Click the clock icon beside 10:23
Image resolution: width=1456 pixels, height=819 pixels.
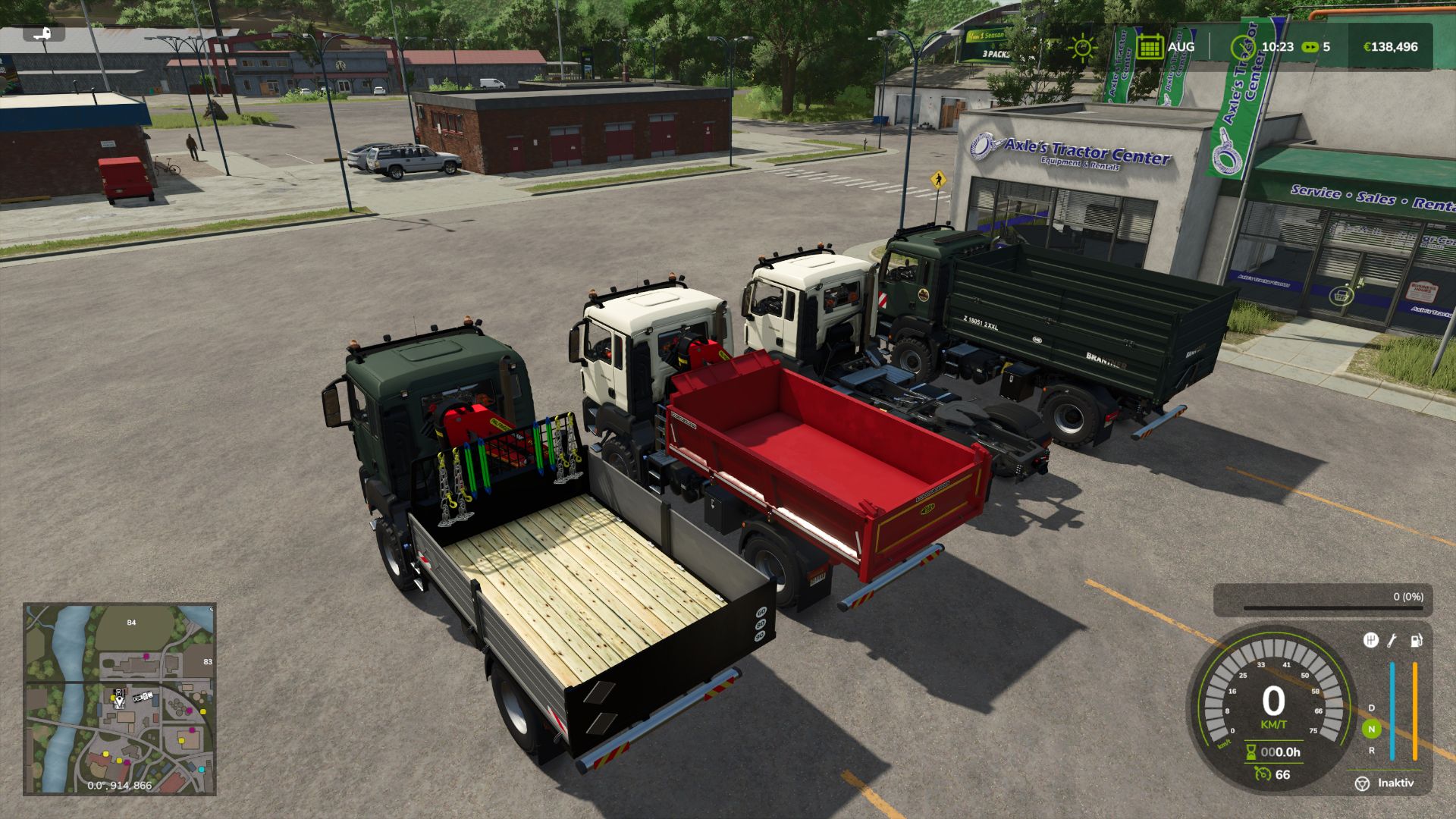point(1244,46)
